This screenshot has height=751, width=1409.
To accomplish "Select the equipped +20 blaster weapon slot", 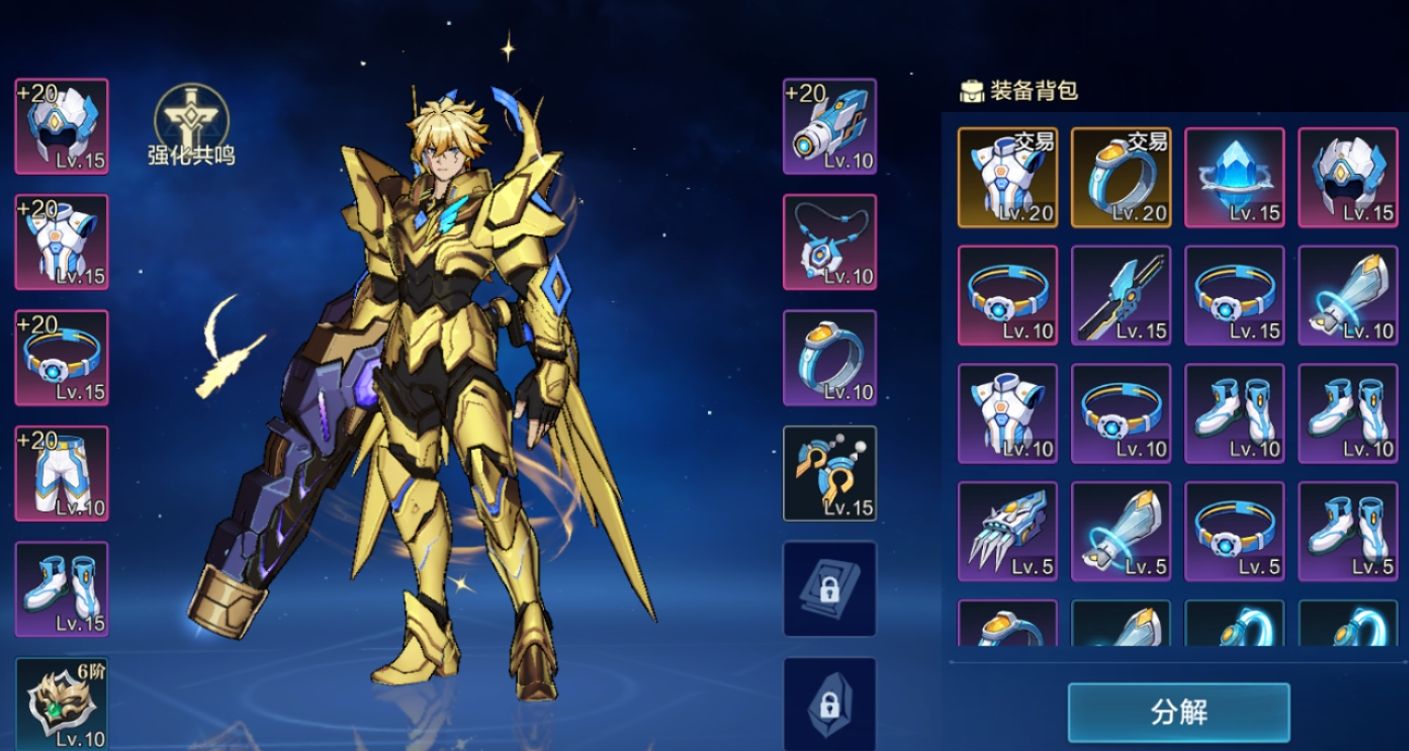I will pyautogui.click(x=829, y=126).
